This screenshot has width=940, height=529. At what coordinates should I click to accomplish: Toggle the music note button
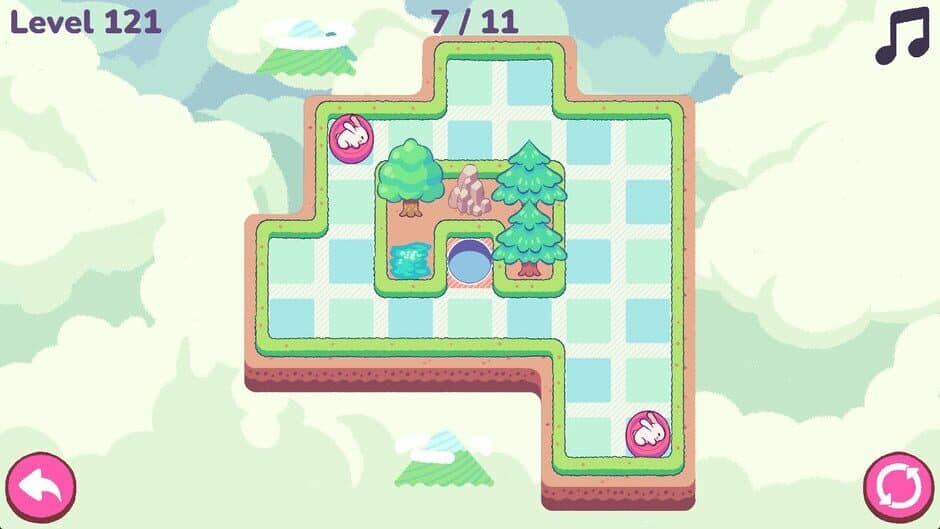pos(901,38)
